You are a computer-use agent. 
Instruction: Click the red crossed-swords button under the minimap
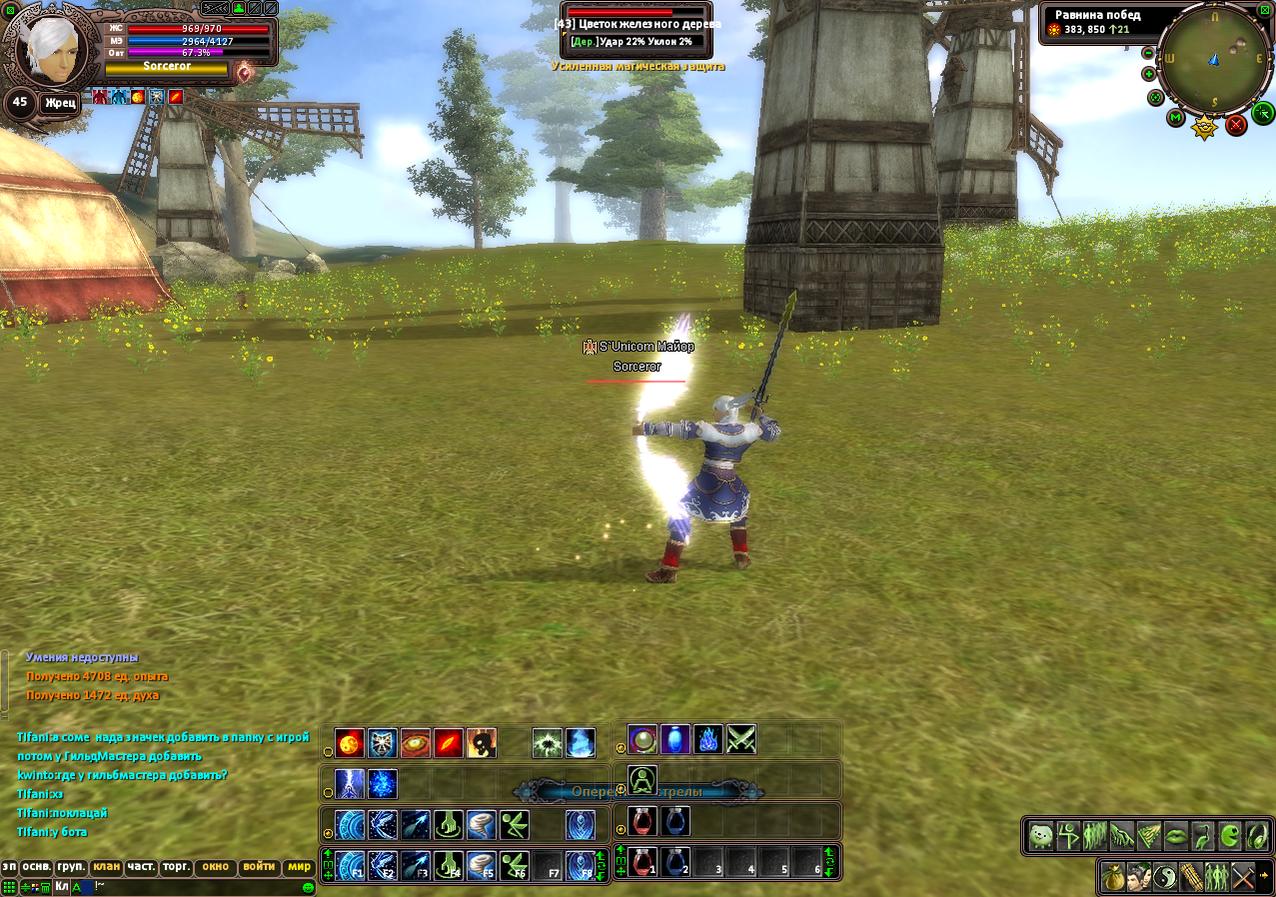coord(1236,124)
